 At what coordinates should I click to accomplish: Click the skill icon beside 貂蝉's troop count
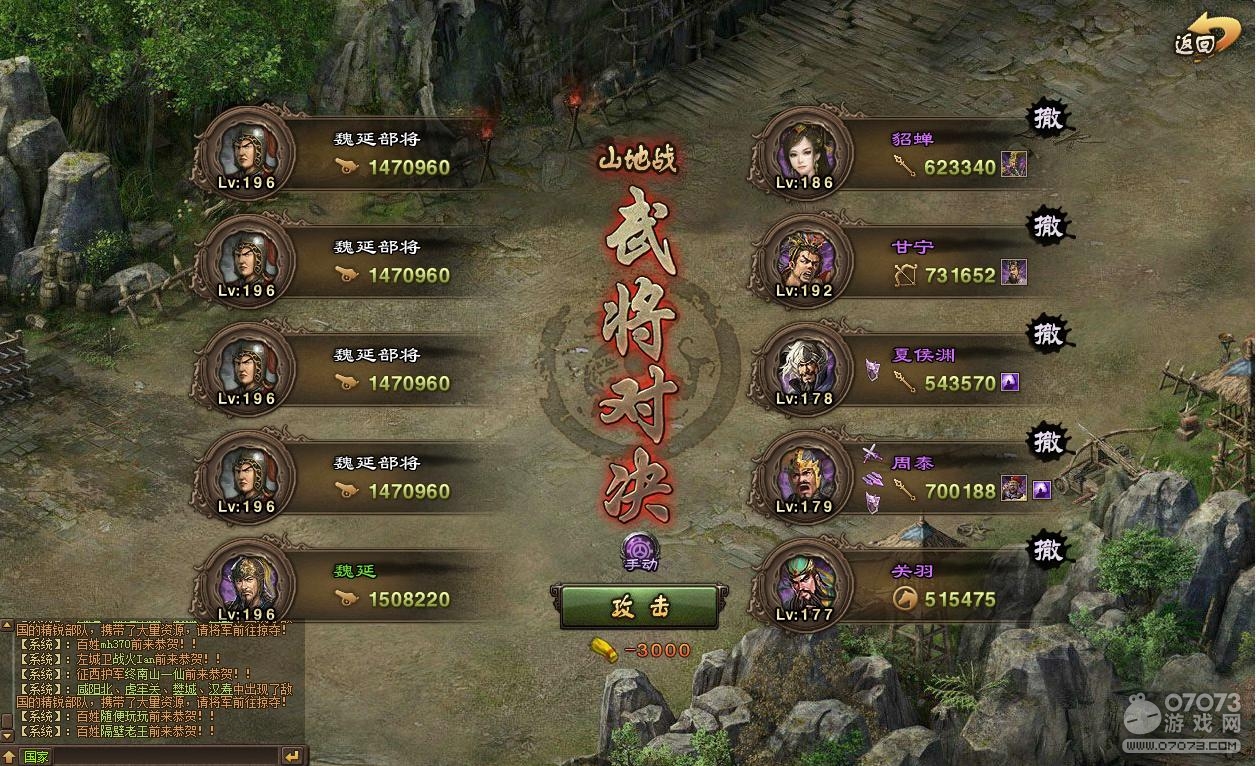tap(1014, 164)
